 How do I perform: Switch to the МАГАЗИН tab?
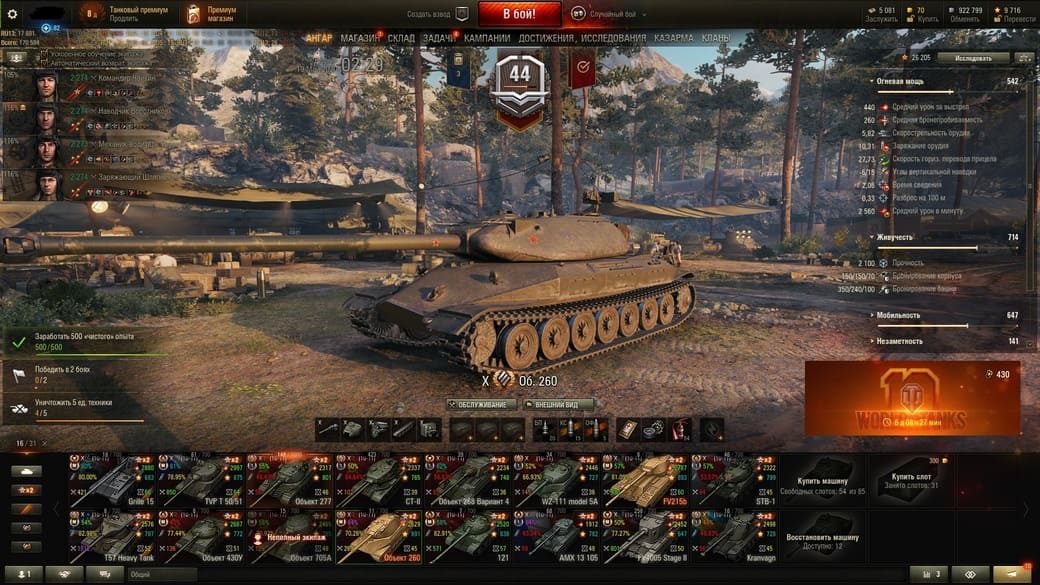point(360,38)
